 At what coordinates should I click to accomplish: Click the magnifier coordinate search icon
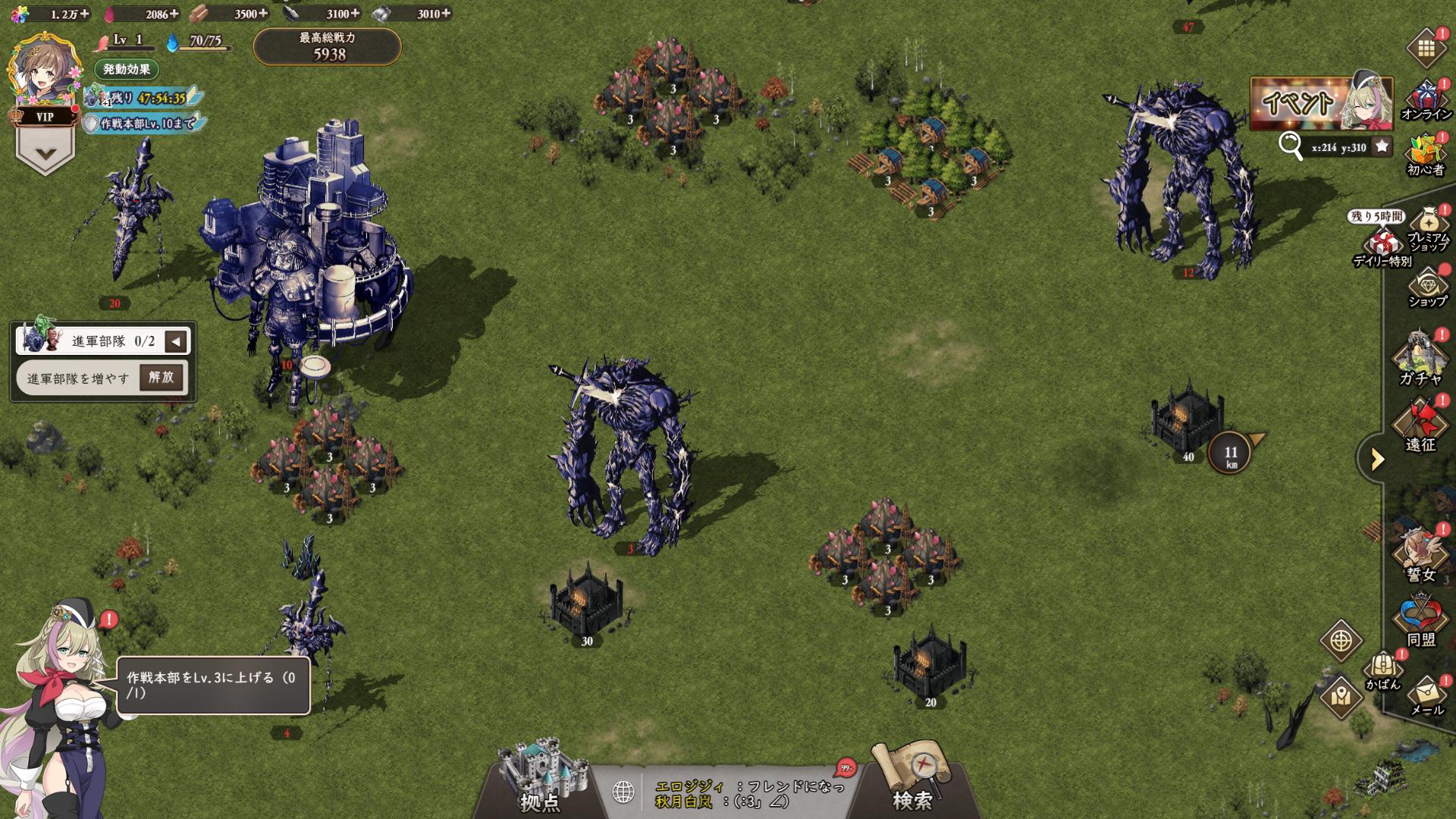[x=1290, y=145]
